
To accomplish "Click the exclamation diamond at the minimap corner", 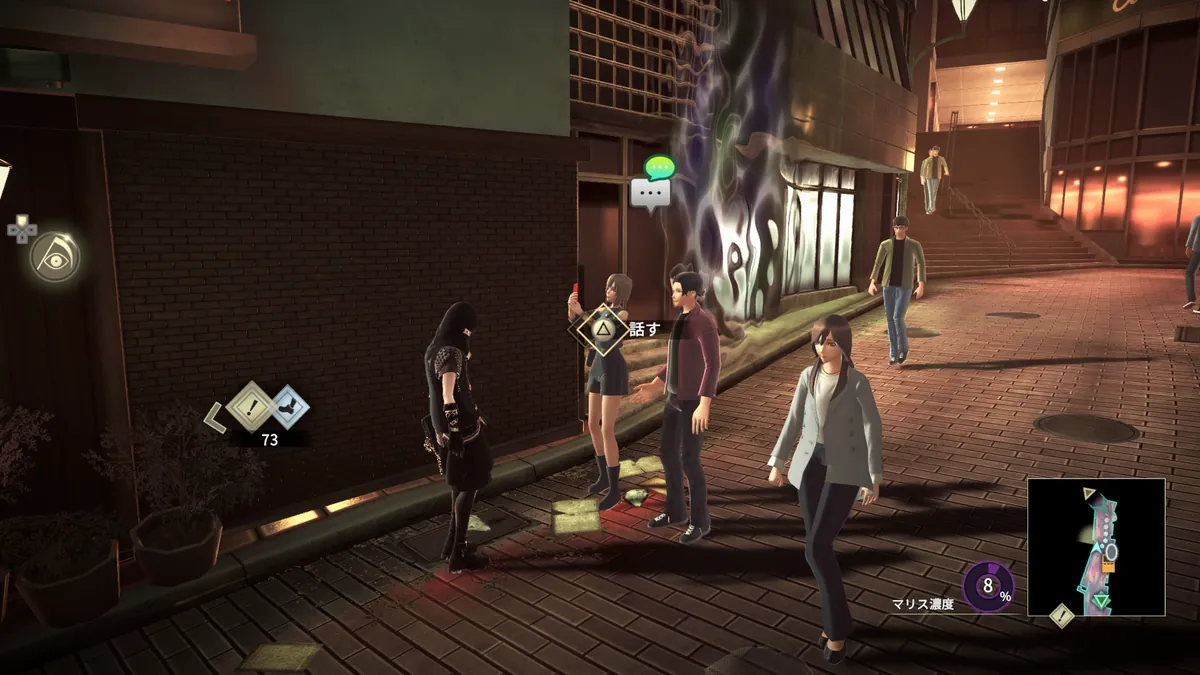I will click(1061, 617).
